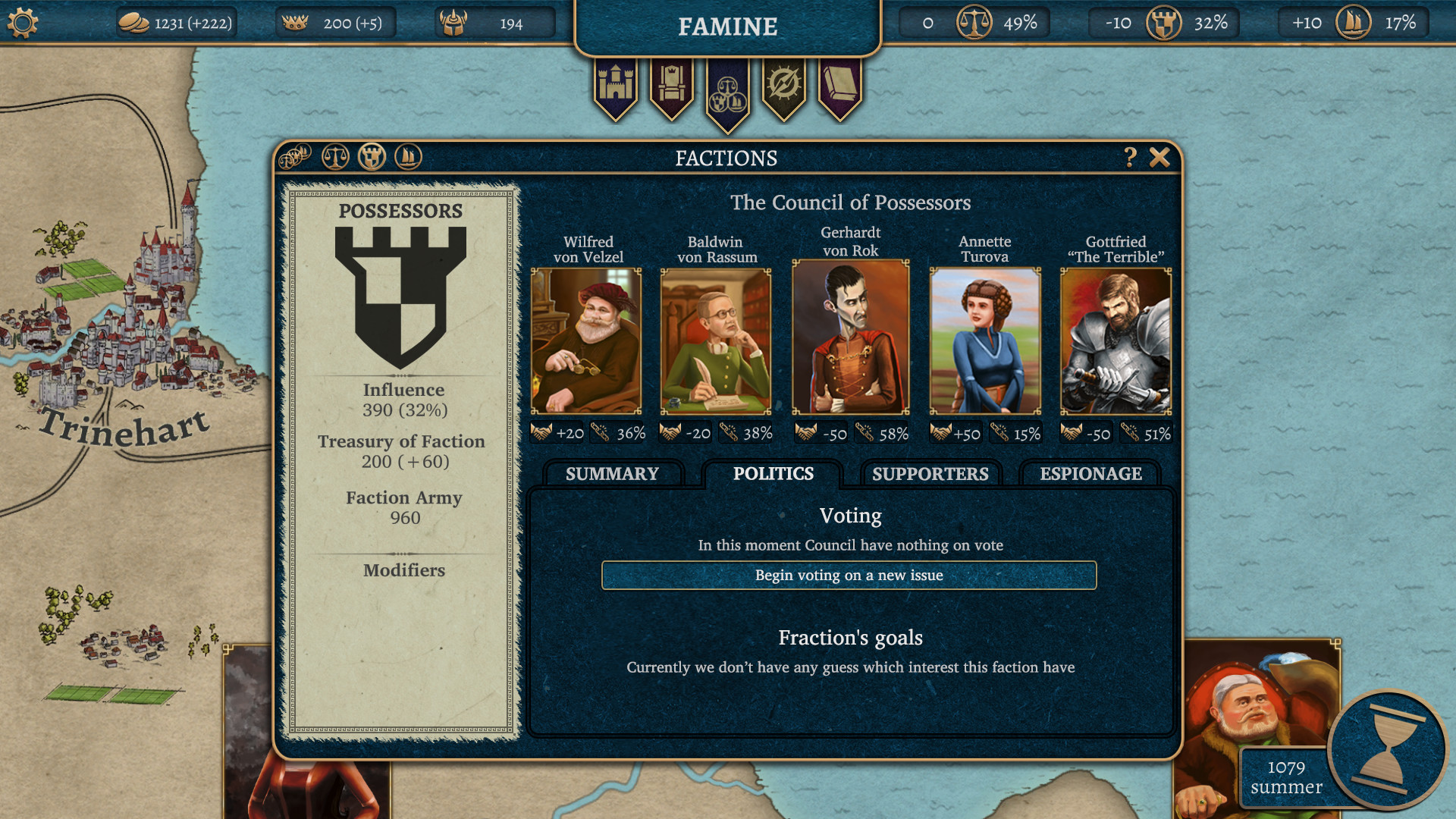Image resolution: width=1456 pixels, height=819 pixels.
Task: Click the FAMINE event banner
Action: pyautogui.click(x=726, y=26)
